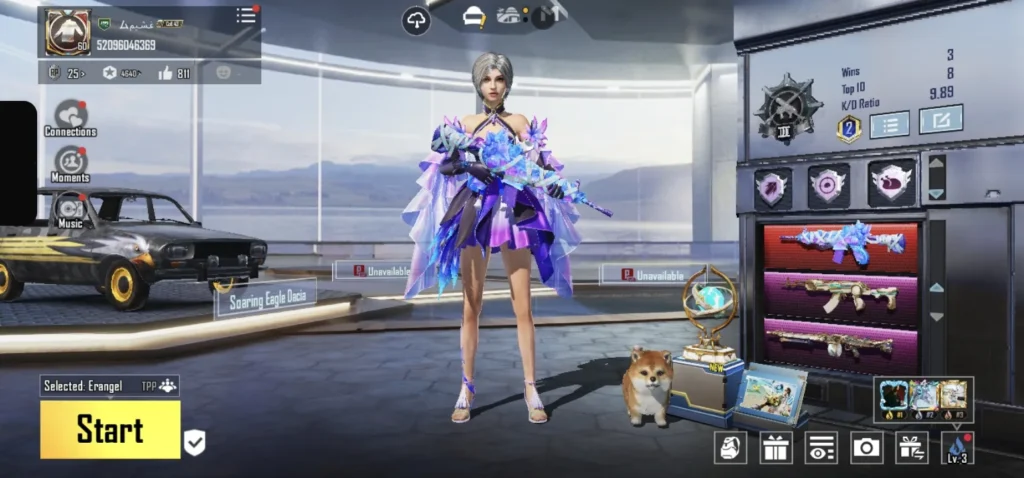The width and height of the screenshot is (1024, 478).
Task: Open the Lv.3 blue flame icon
Action: (957, 447)
